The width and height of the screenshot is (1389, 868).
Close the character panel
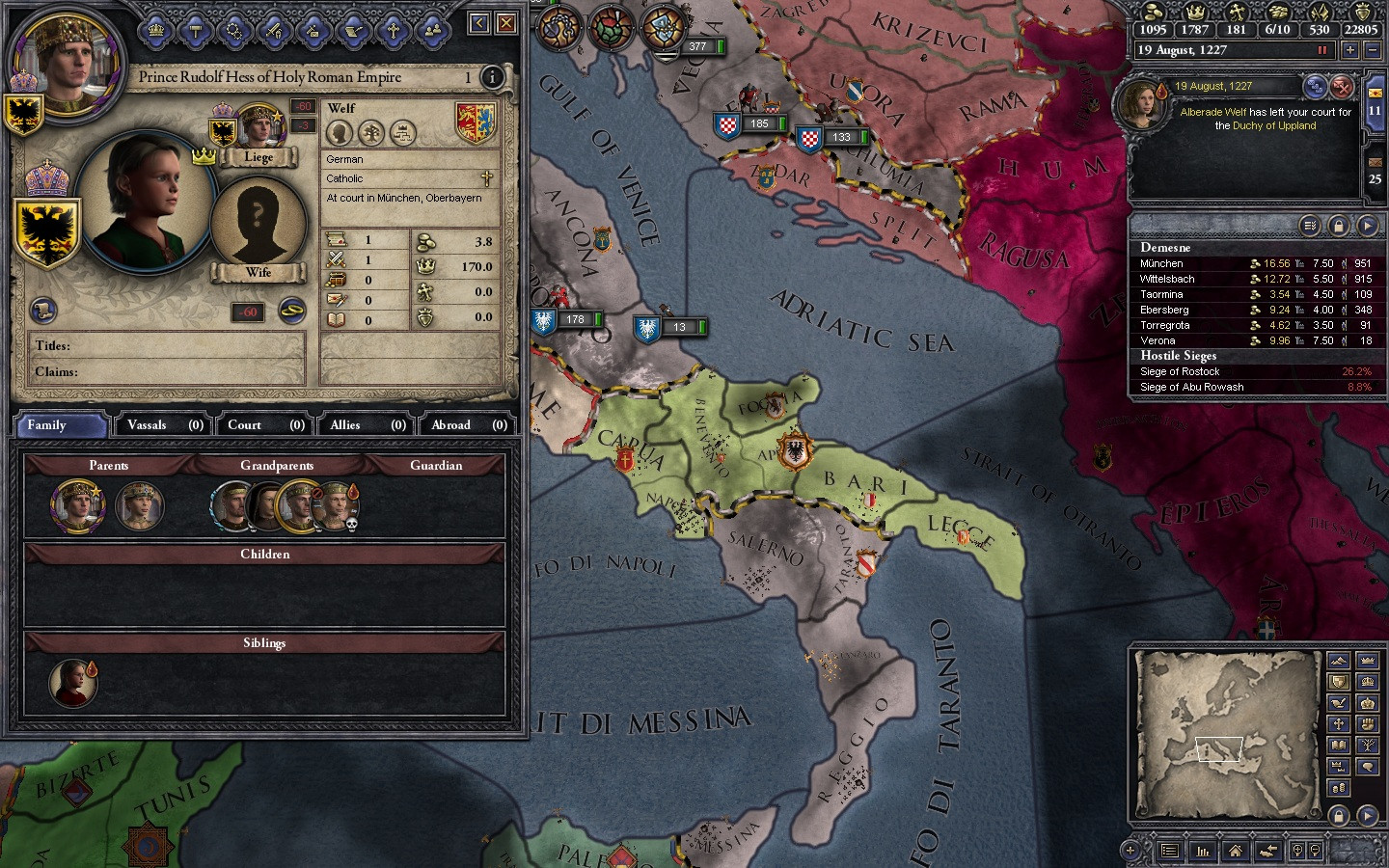[x=506, y=23]
